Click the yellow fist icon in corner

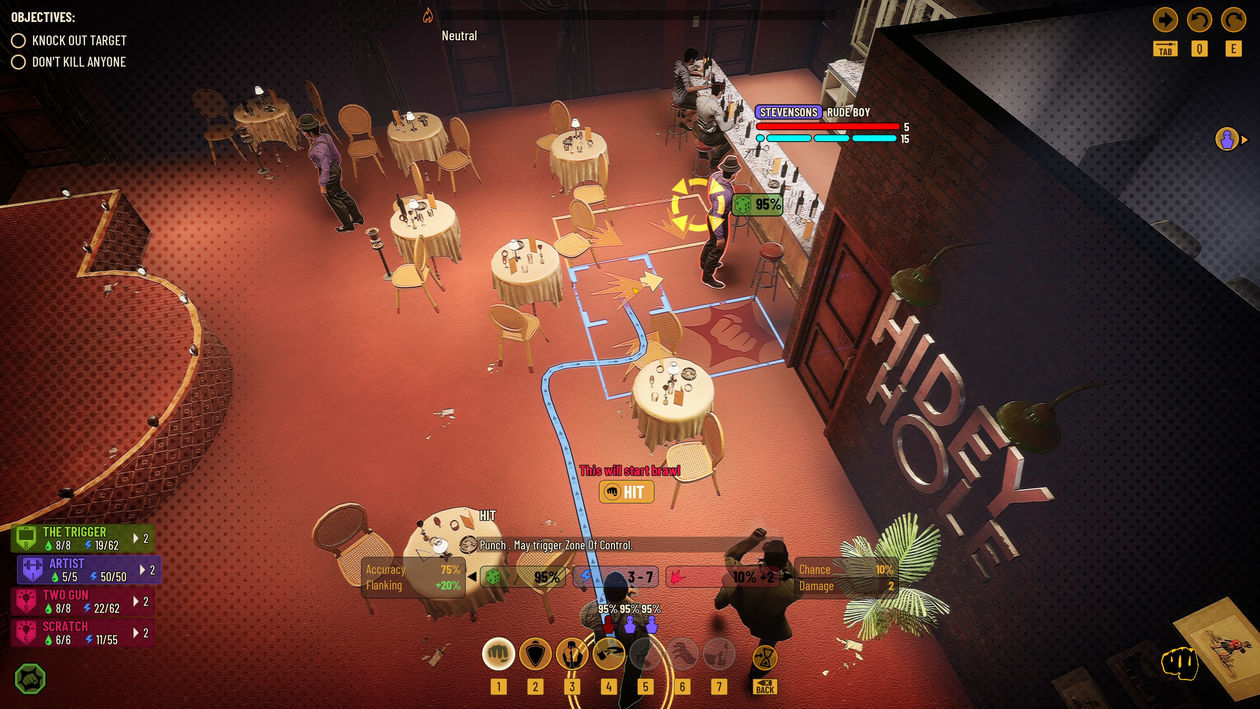pos(1180,663)
